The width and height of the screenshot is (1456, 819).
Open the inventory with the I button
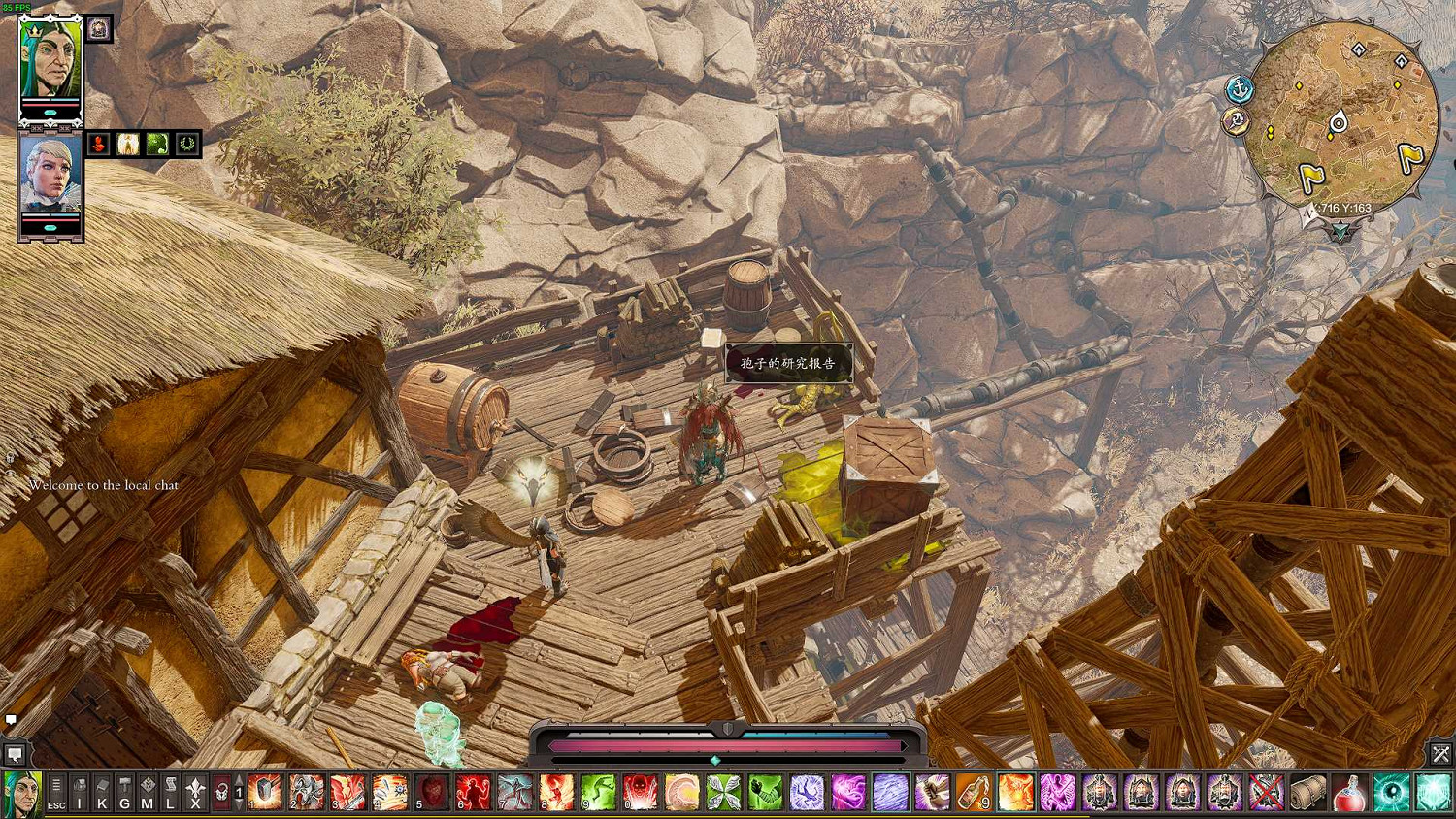point(80,793)
